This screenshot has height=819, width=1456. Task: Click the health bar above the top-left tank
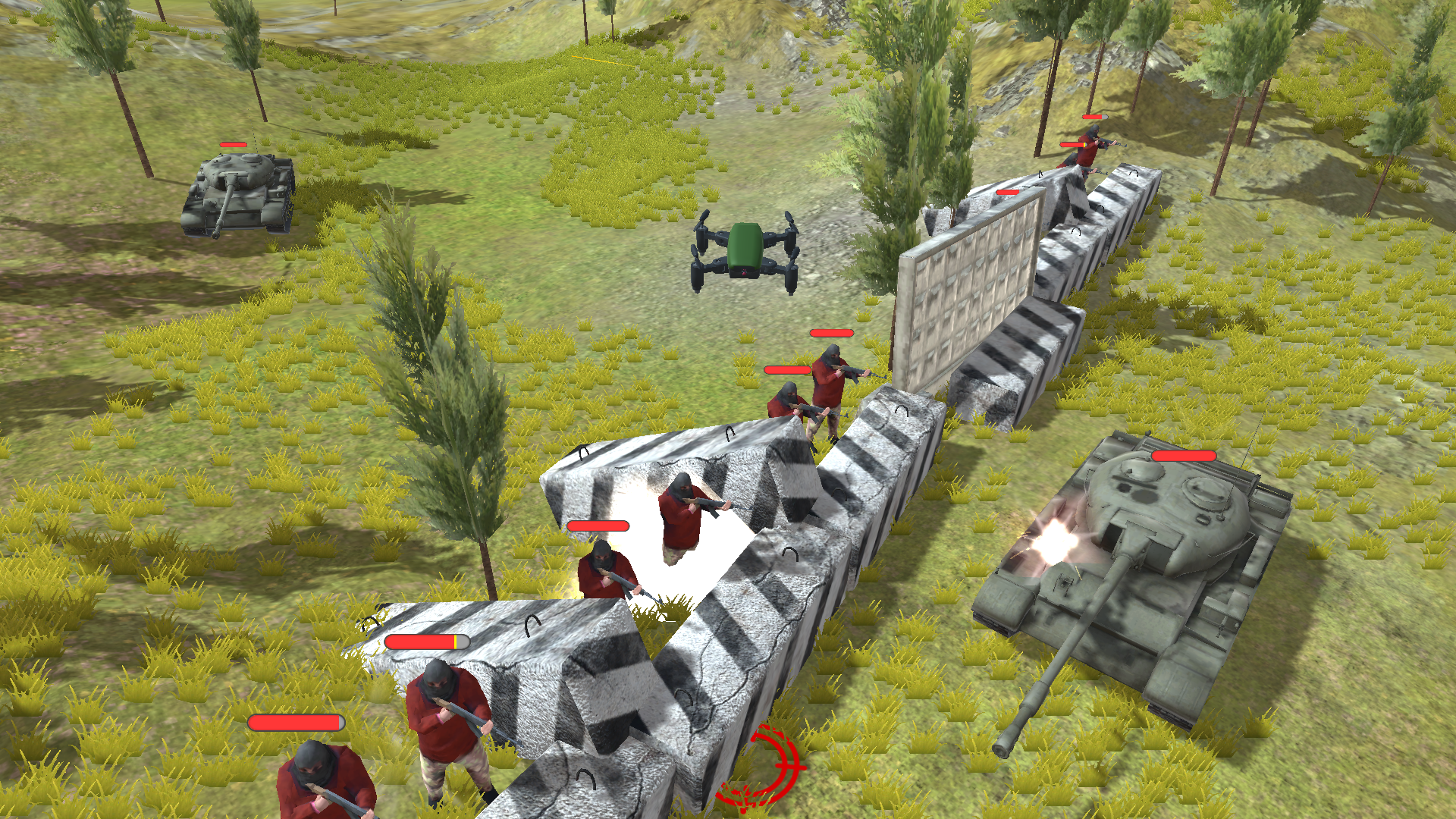click(x=233, y=144)
